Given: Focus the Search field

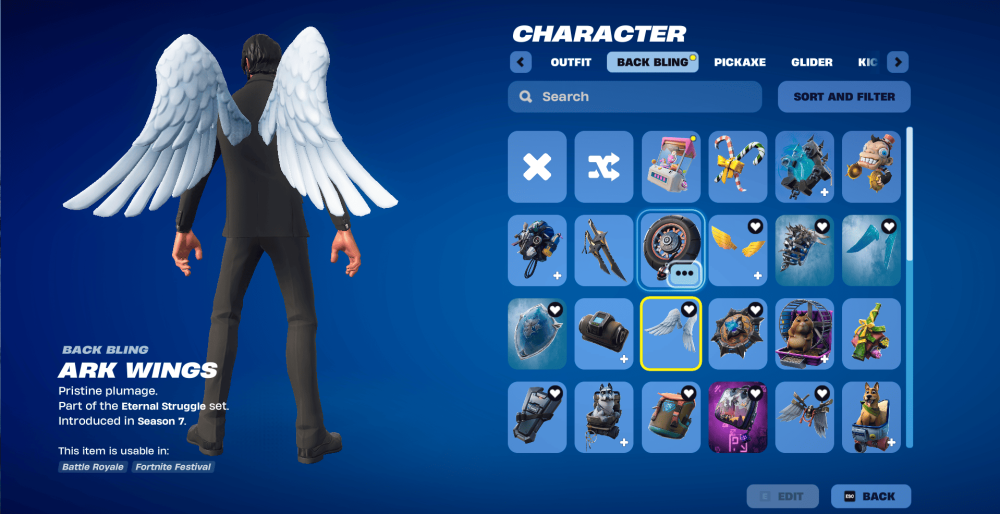Looking at the screenshot, I should [635, 97].
